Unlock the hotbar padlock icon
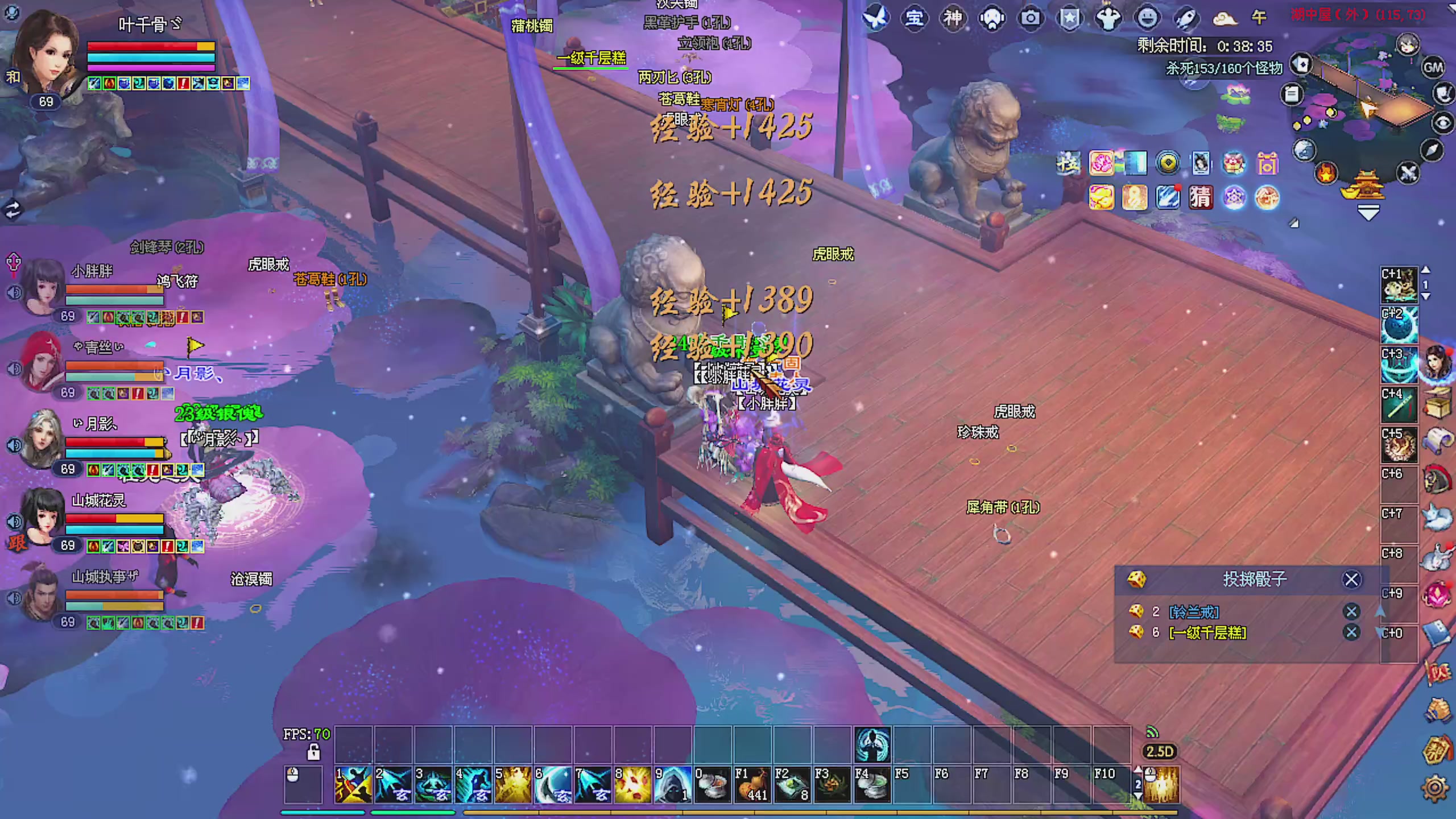1456x819 pixels. pos(313,752)
